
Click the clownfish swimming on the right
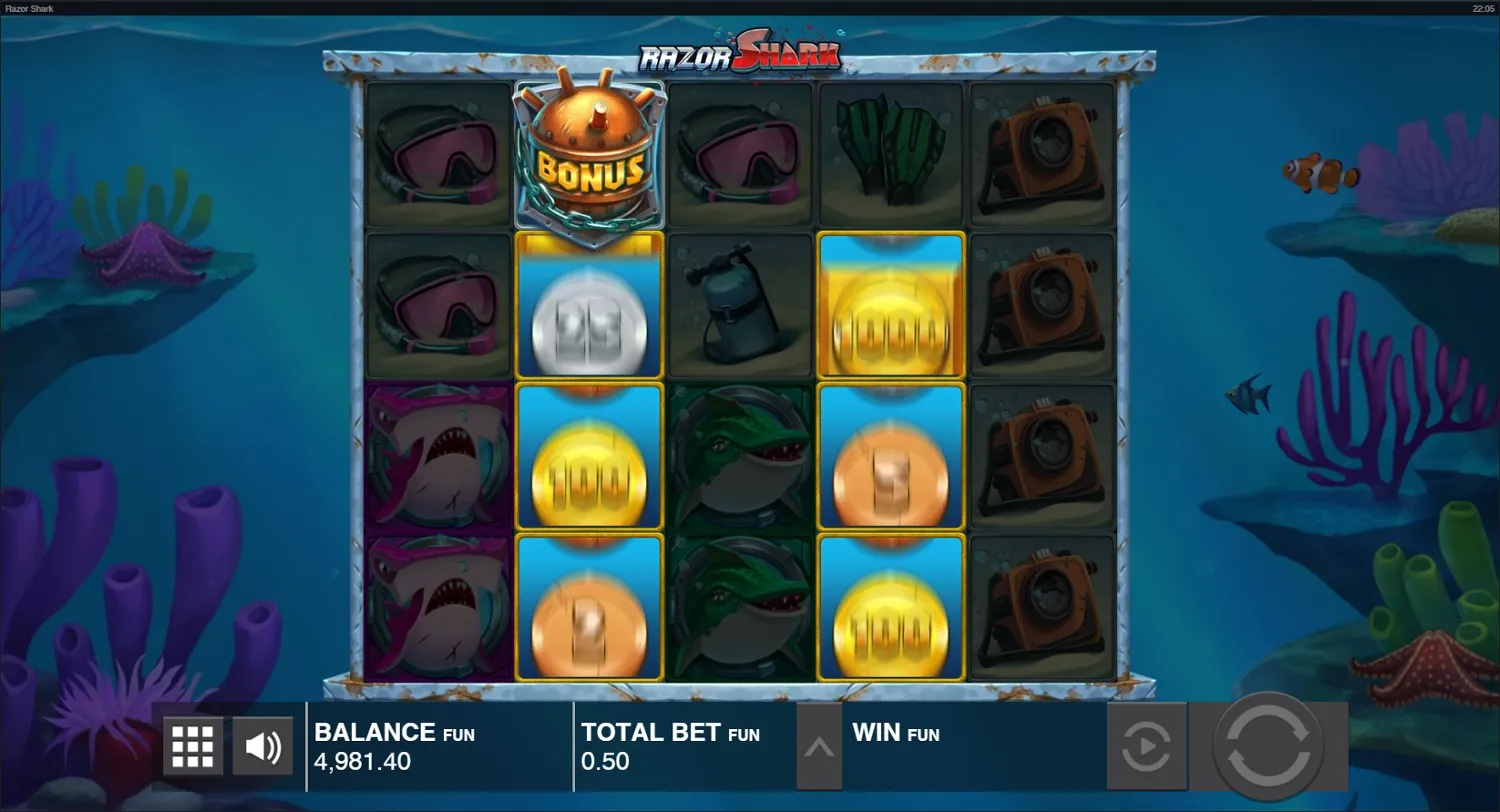point(1322,172)
